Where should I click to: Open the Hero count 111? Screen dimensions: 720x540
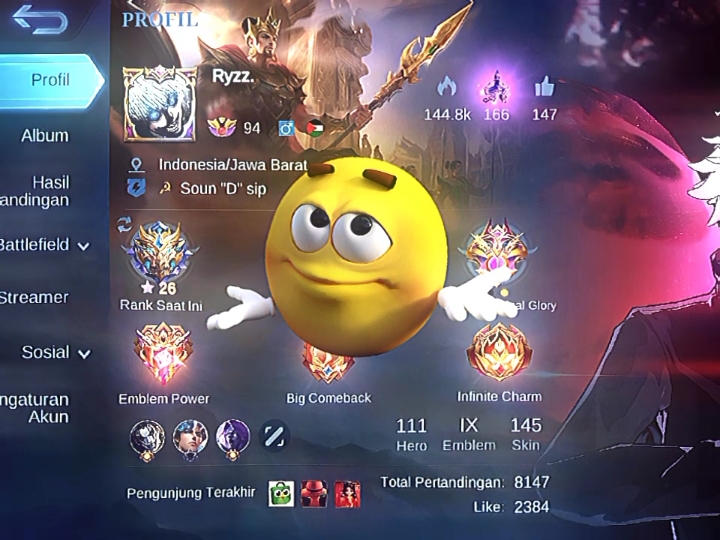click(x=411, y=434)
